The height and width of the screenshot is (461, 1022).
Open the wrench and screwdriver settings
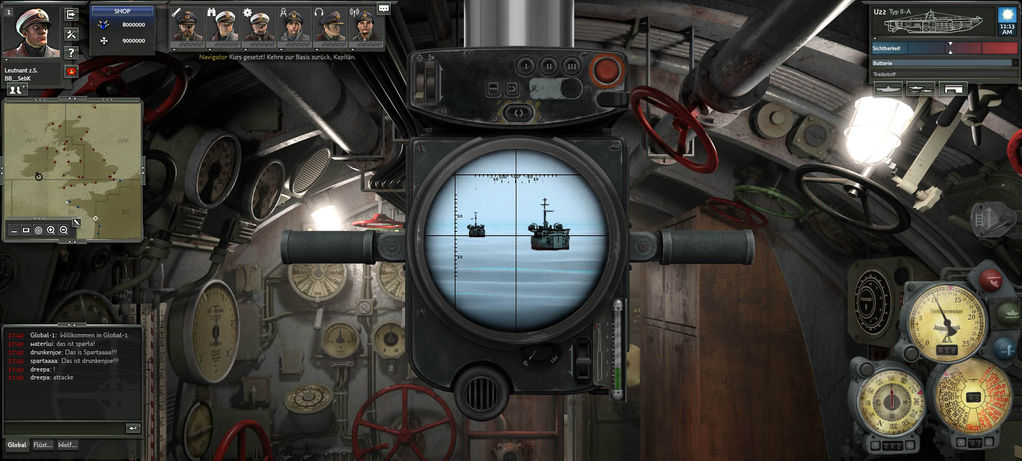pos(71,33)
